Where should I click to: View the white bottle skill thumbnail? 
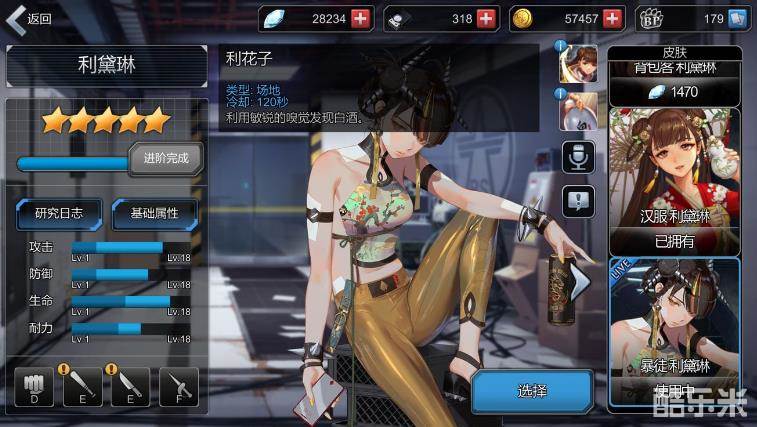pyautogui.click(x=583, y=110)
